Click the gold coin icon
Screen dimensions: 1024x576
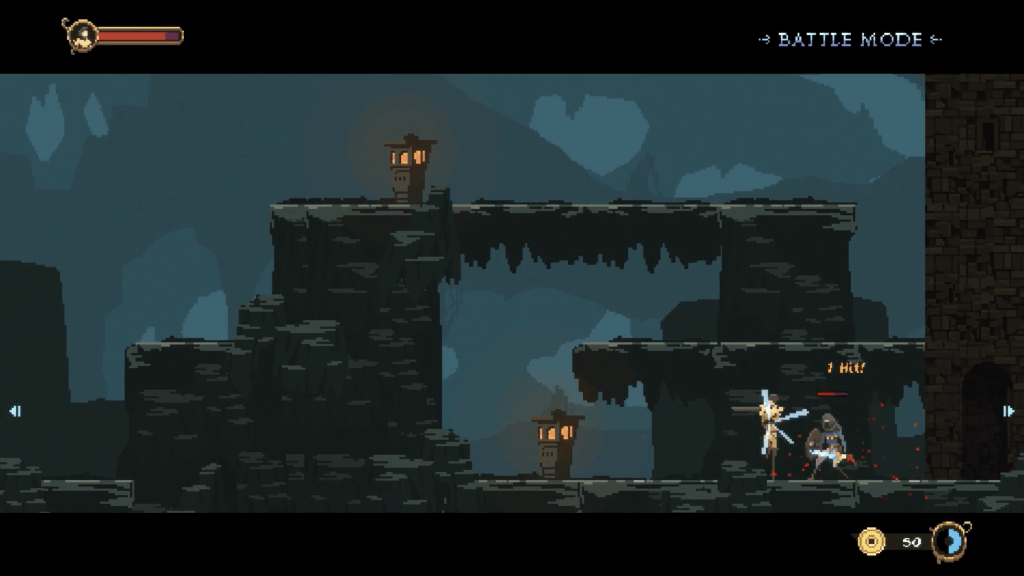click(x=872, y=541)
